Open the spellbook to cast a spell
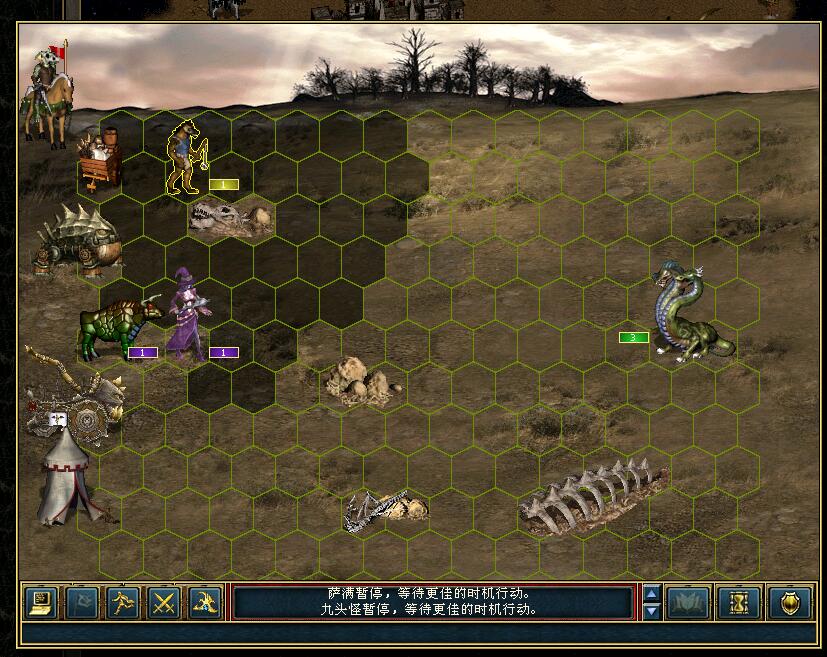Screen dimensions: 827x657 pos(205,603)
